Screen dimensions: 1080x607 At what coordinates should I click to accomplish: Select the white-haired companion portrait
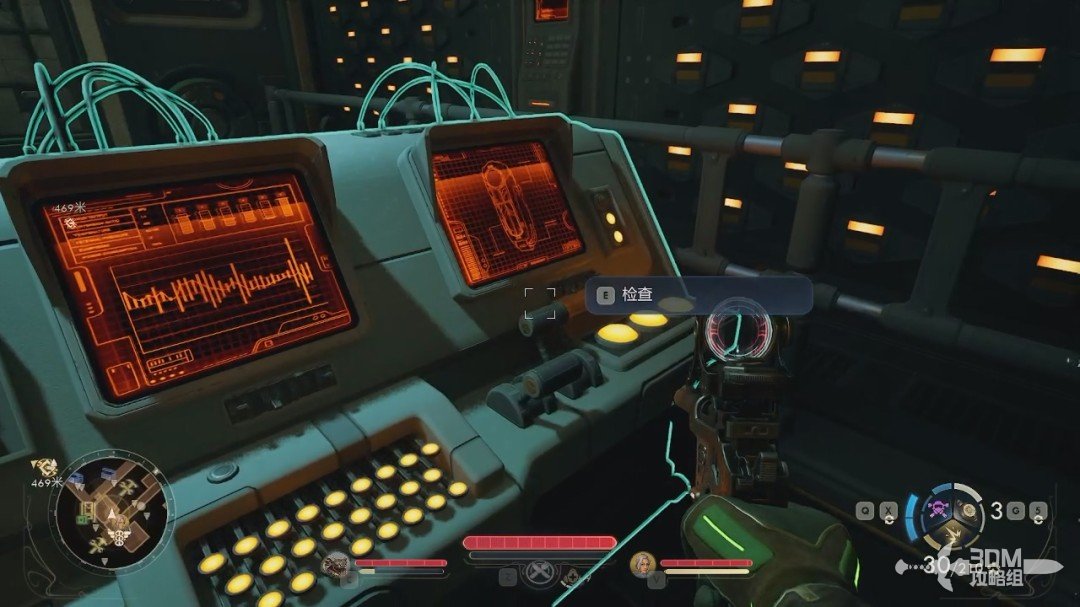642,564
